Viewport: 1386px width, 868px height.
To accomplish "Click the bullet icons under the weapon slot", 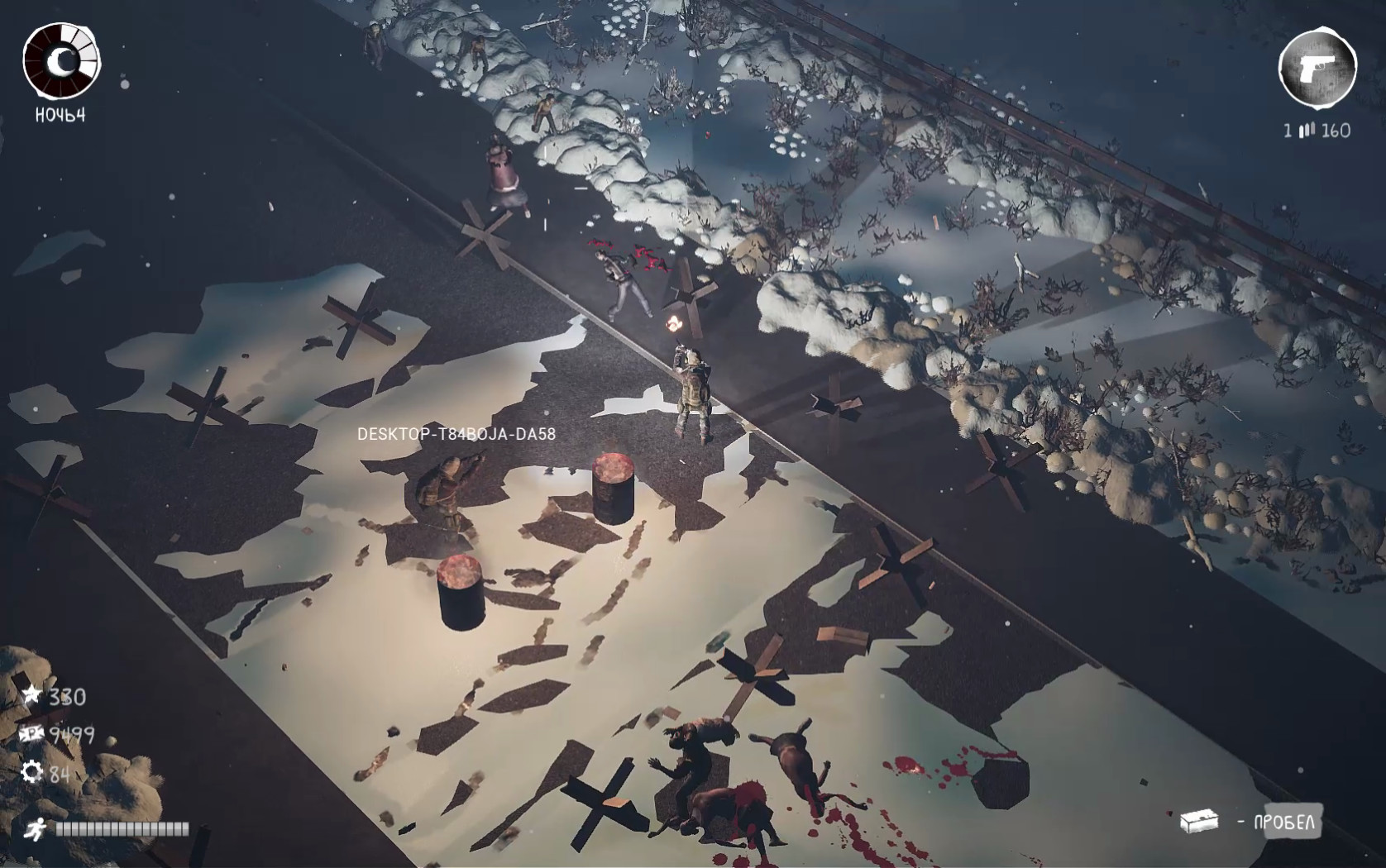I will click(x=1307, y=129).
